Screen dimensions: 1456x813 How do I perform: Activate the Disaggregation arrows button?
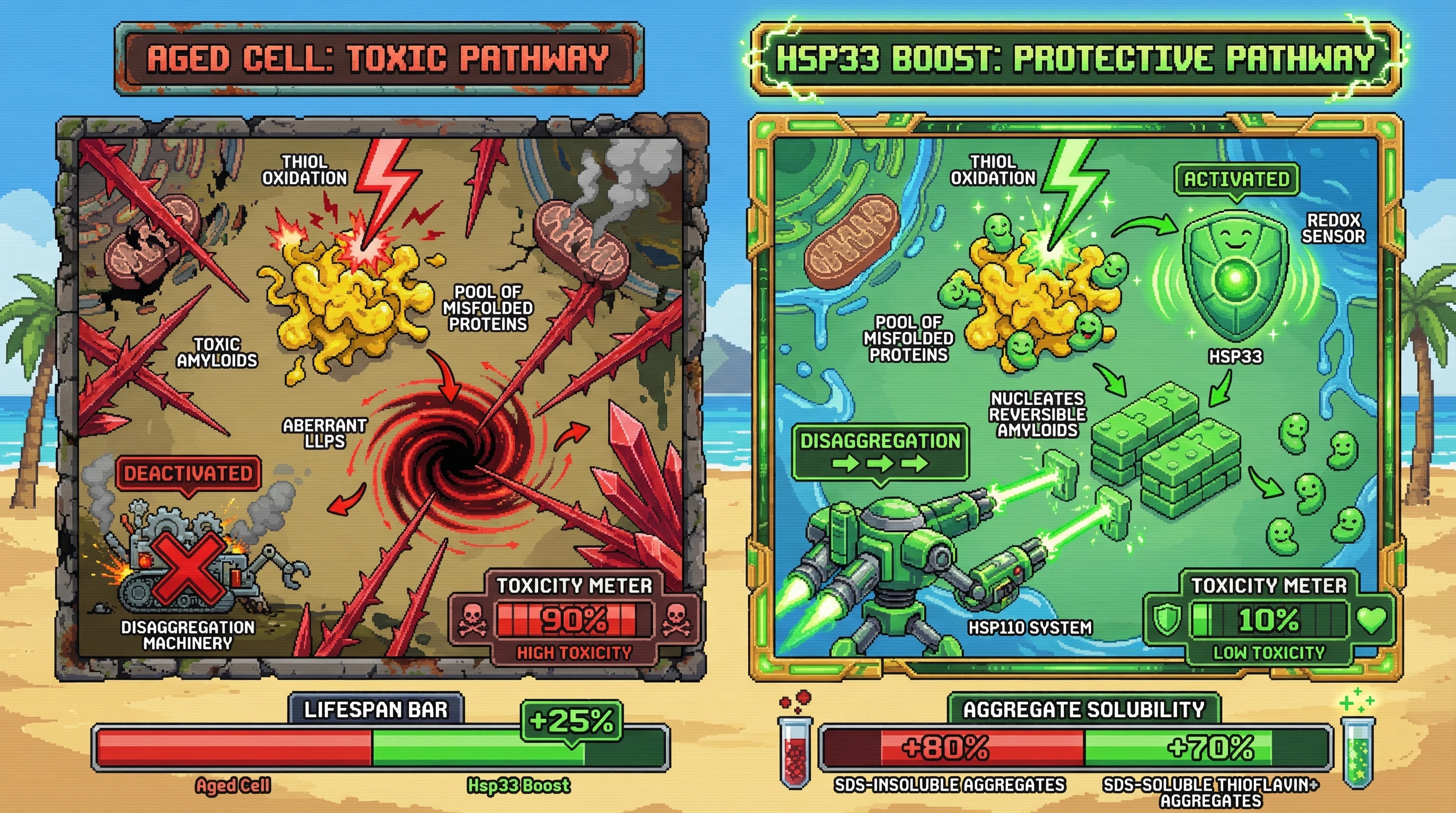click(880, 453)
